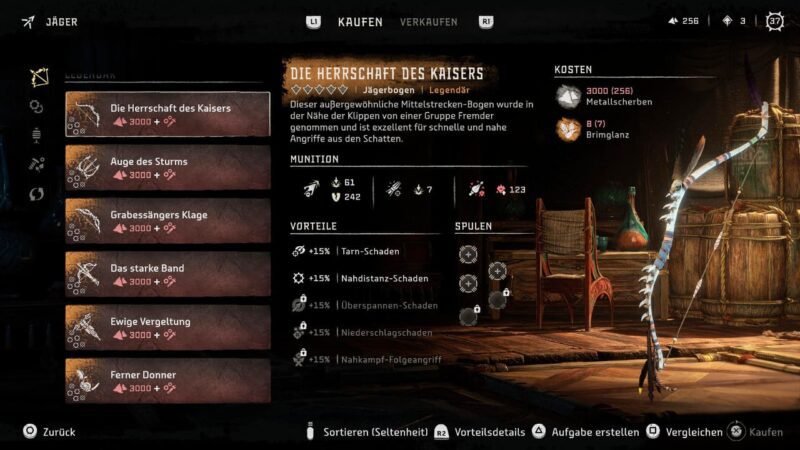Select the Grabessängers Klage weapon
The width and height of the screenshot is (800, 450).
pyautogui.click(x=167, y=221)
